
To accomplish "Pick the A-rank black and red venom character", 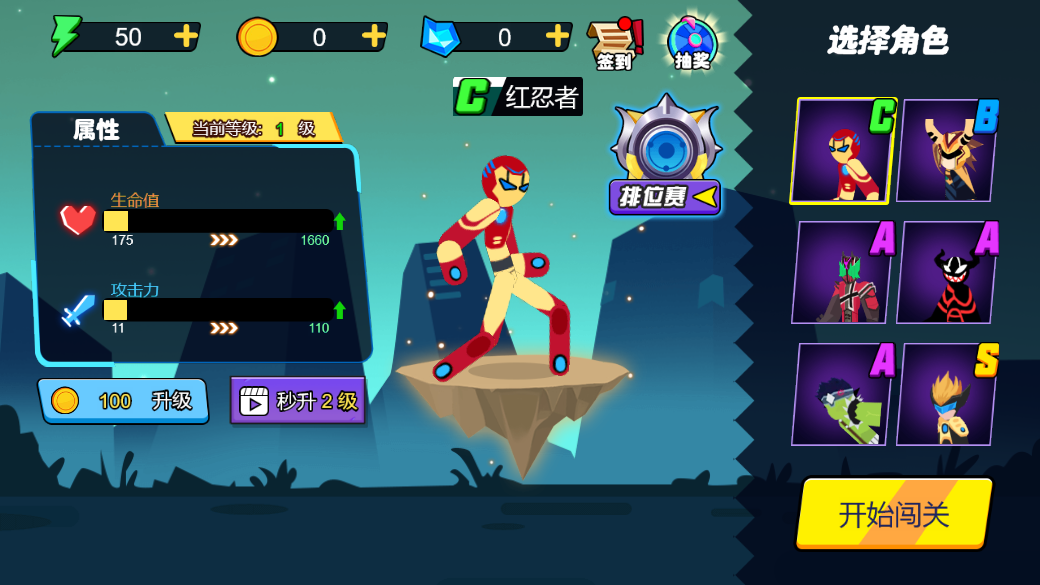I will coord(946,273).
